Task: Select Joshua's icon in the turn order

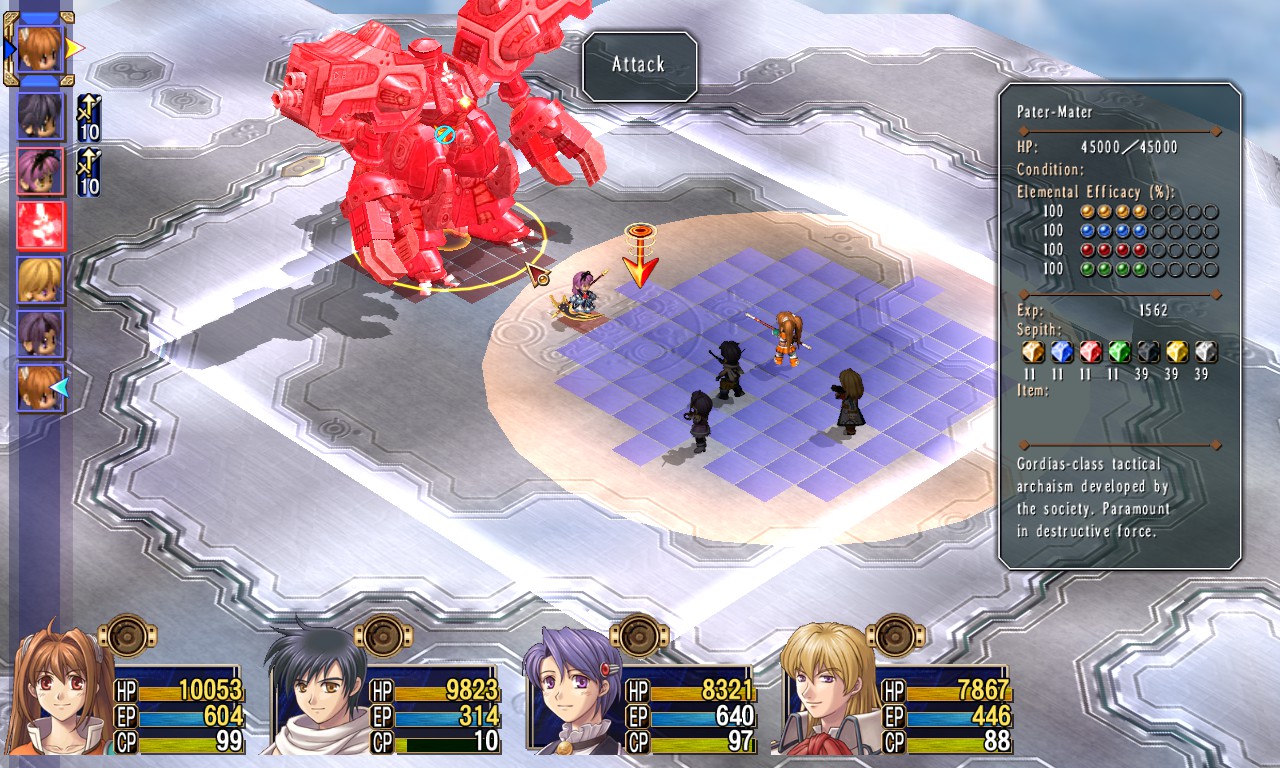Action: click(x=41, y=117)
